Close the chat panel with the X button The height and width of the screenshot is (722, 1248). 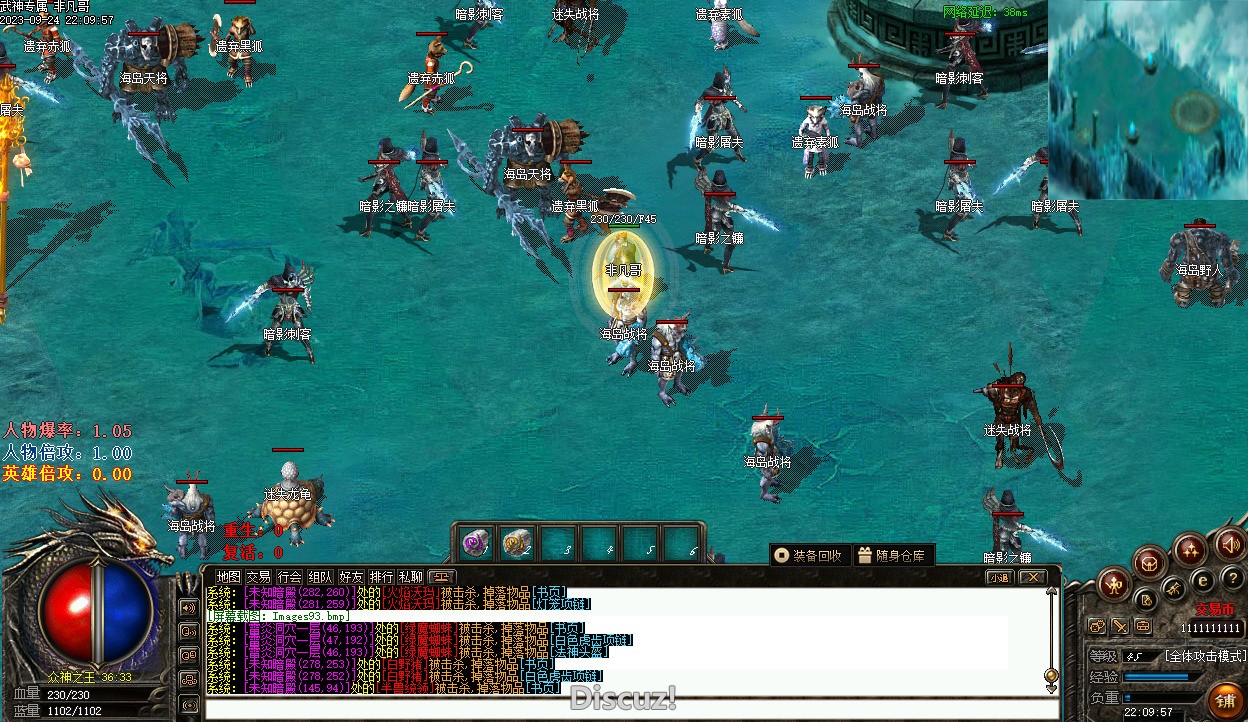click(x=1032, y=577)
